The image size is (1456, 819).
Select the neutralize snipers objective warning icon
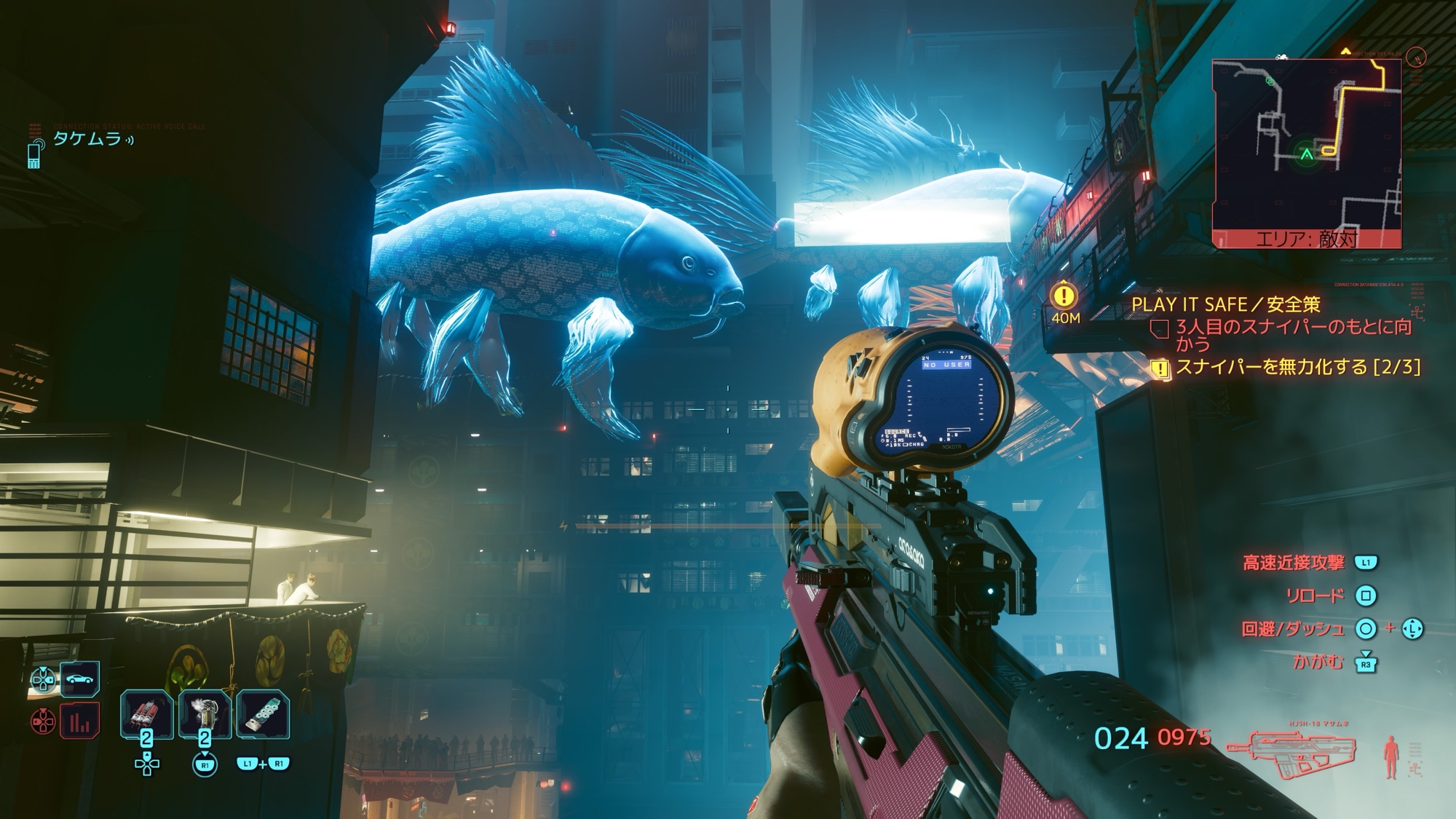pyautogui.click(x=1159, y=368)
